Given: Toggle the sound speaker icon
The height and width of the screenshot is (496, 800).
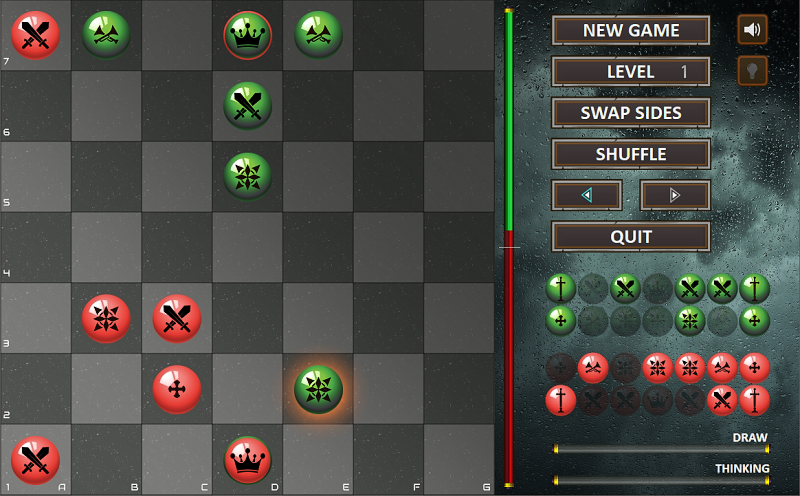Looking at the screenshot, I should [x=752, y=30].
